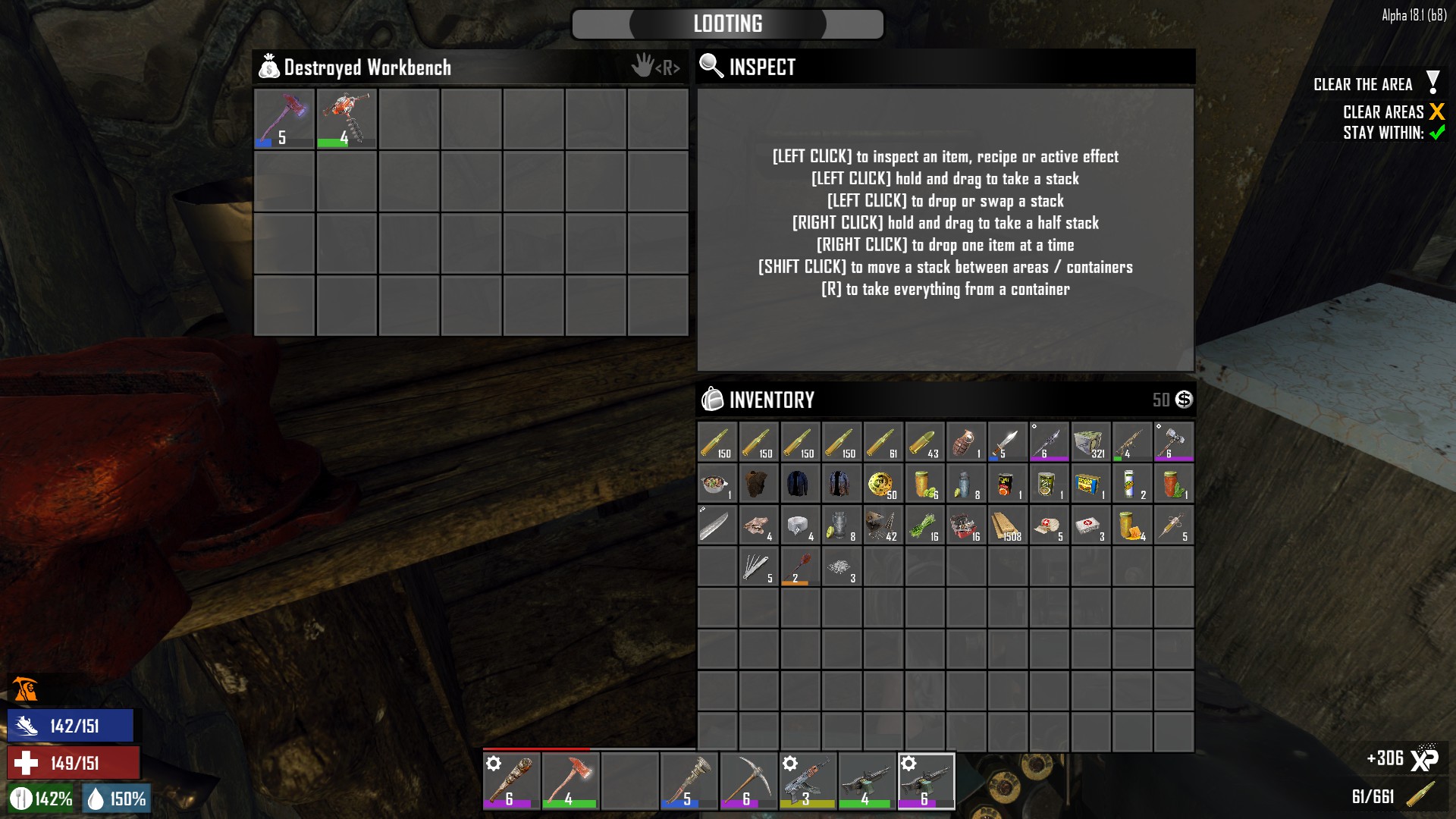
Task: Select the spiked club hotbar slot
Action: coord(512,781)
